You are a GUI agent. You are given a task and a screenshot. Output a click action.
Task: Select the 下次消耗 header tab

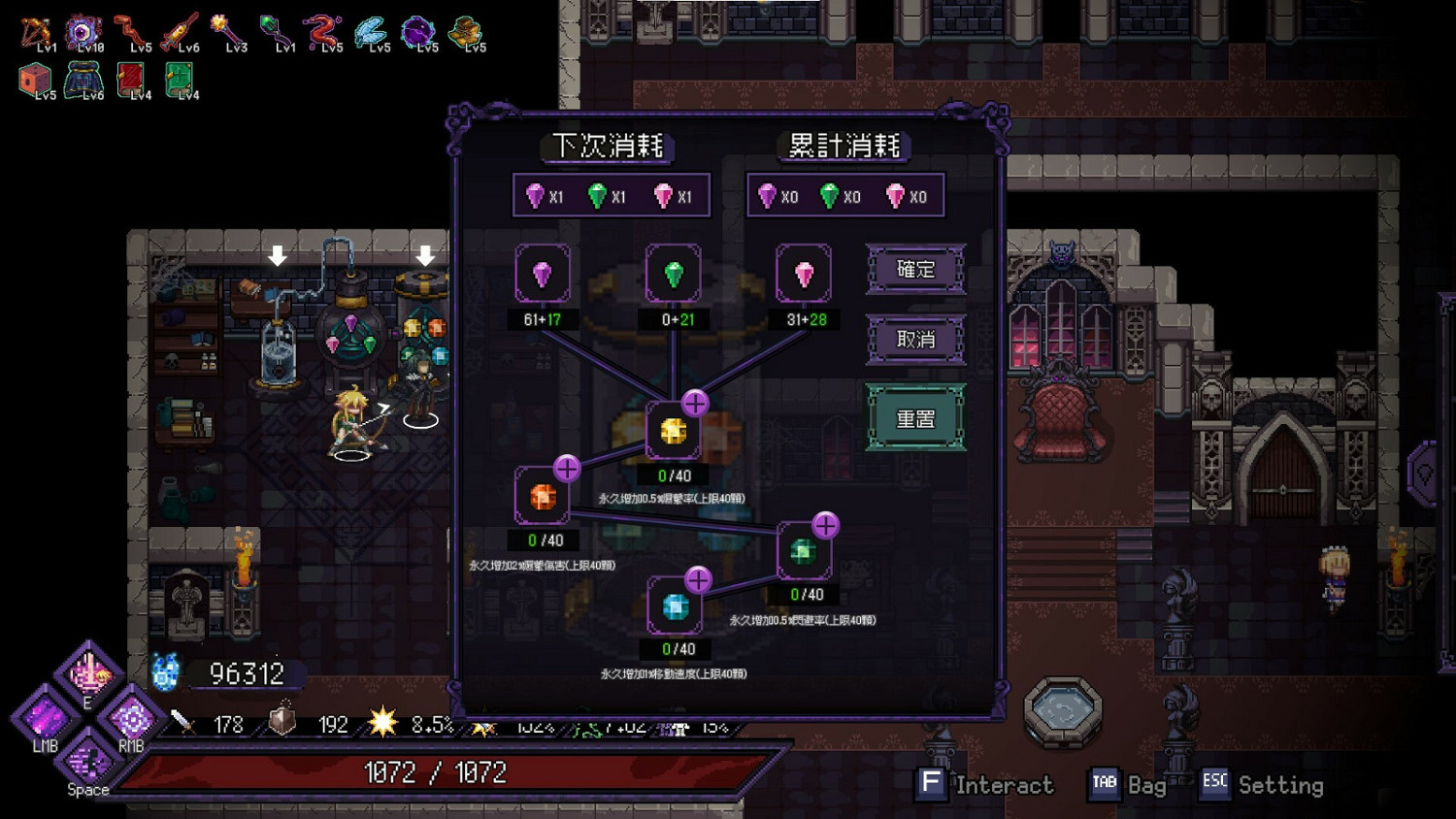[607, 146]
